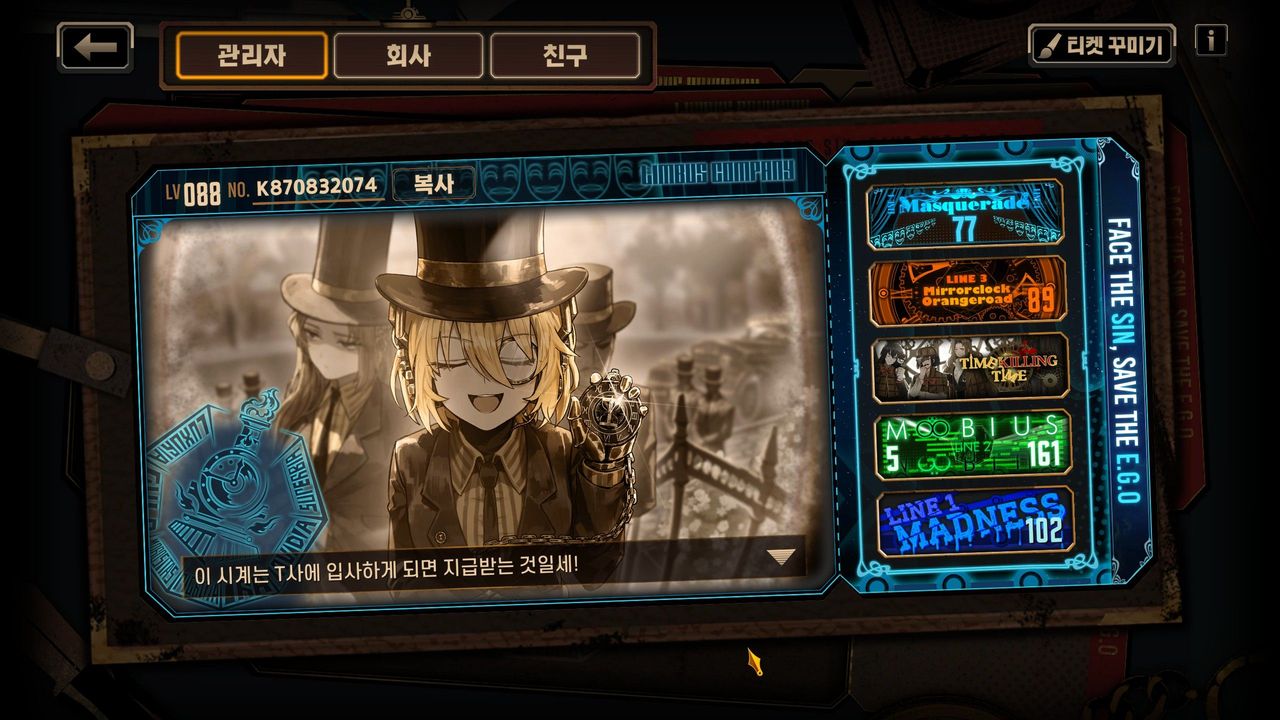This screenshot has height=720, width=1280.
Task: Open 티켓 꾸미기 ticket customization
Action: point(1105,42)
